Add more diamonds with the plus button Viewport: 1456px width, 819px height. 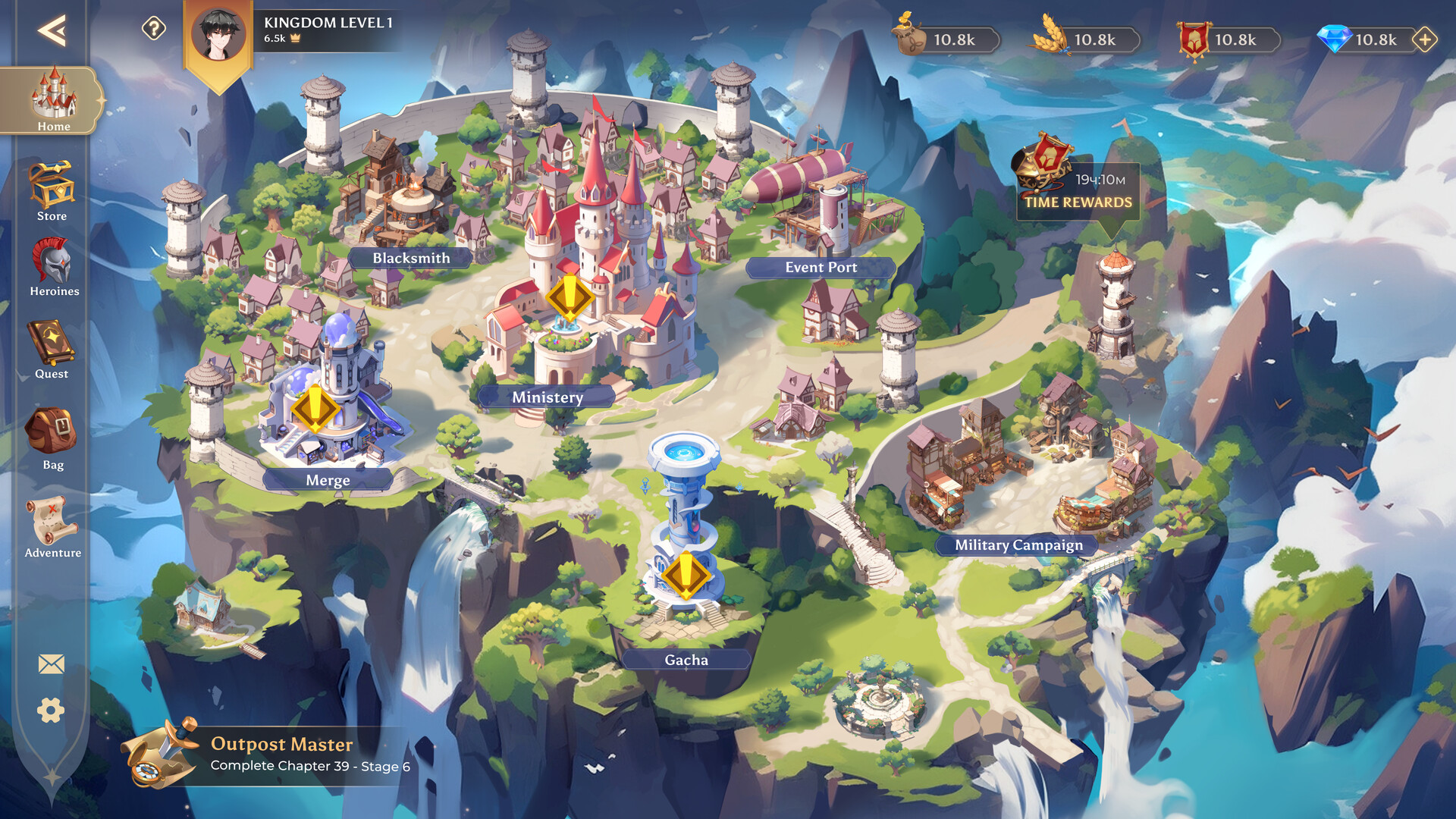tap(1425, 39)
